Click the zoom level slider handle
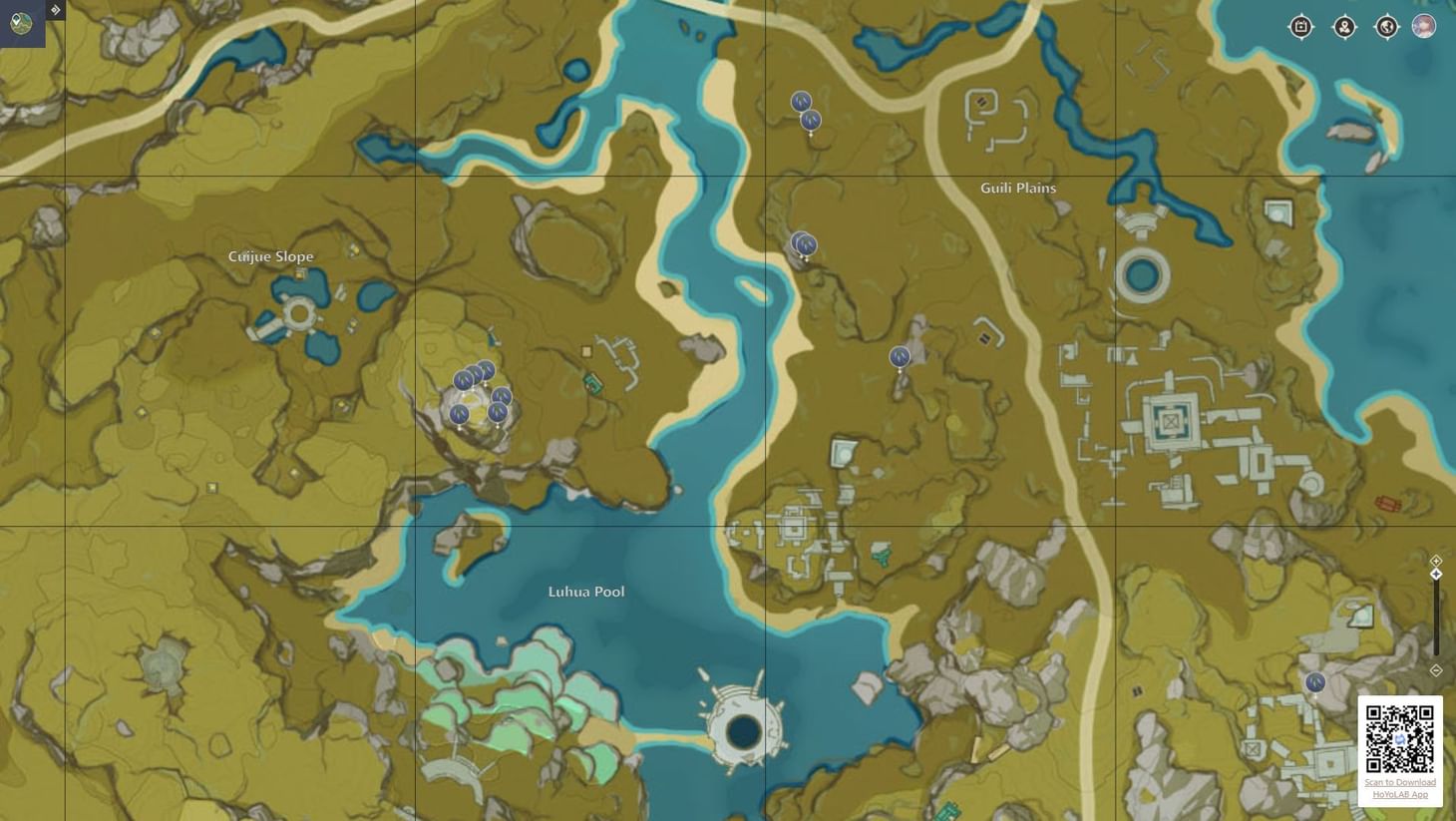The width and height of the screenshot is (1456, 821). coord(1436,574)
